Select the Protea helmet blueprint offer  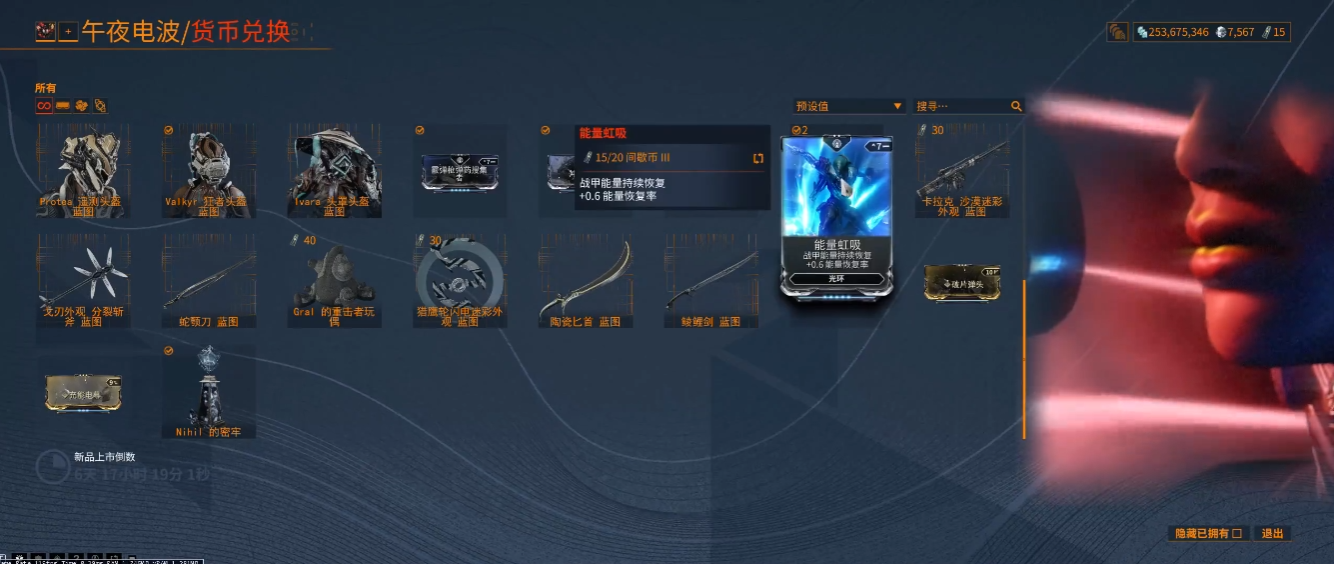click(83, 168)
